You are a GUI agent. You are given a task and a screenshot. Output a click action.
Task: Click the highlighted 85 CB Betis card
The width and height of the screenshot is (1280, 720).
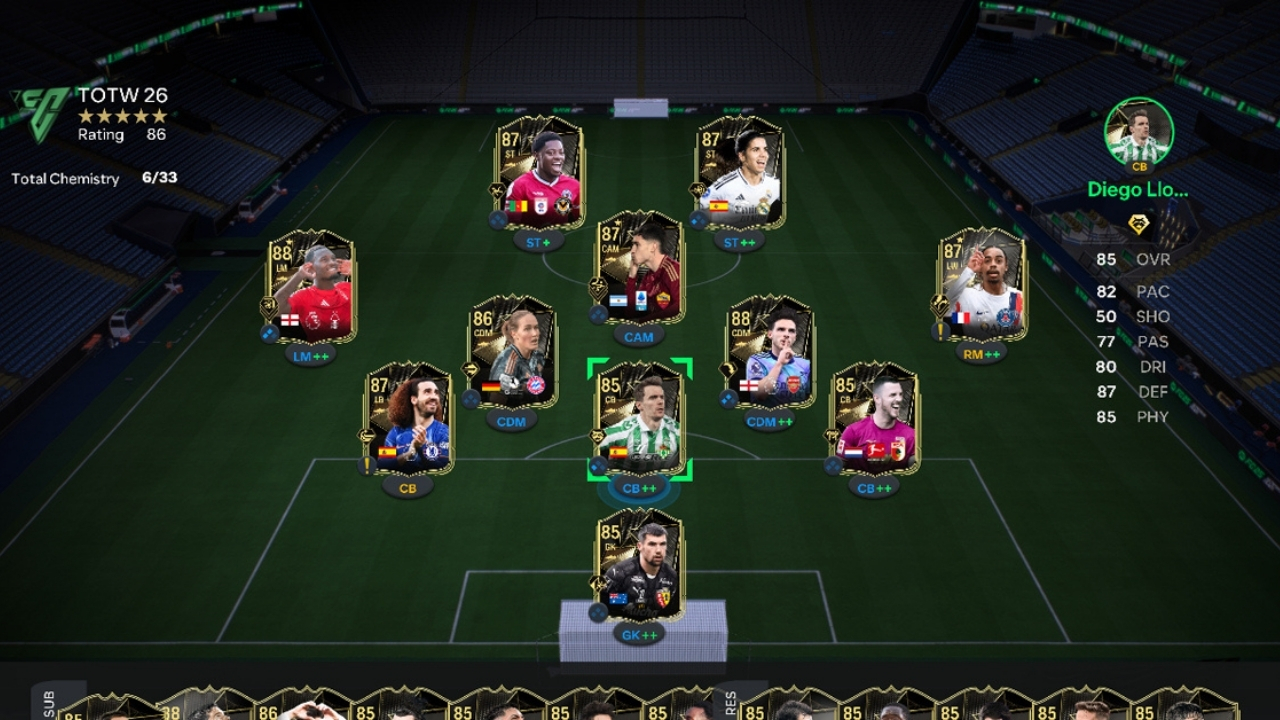[x=640, y=418]
